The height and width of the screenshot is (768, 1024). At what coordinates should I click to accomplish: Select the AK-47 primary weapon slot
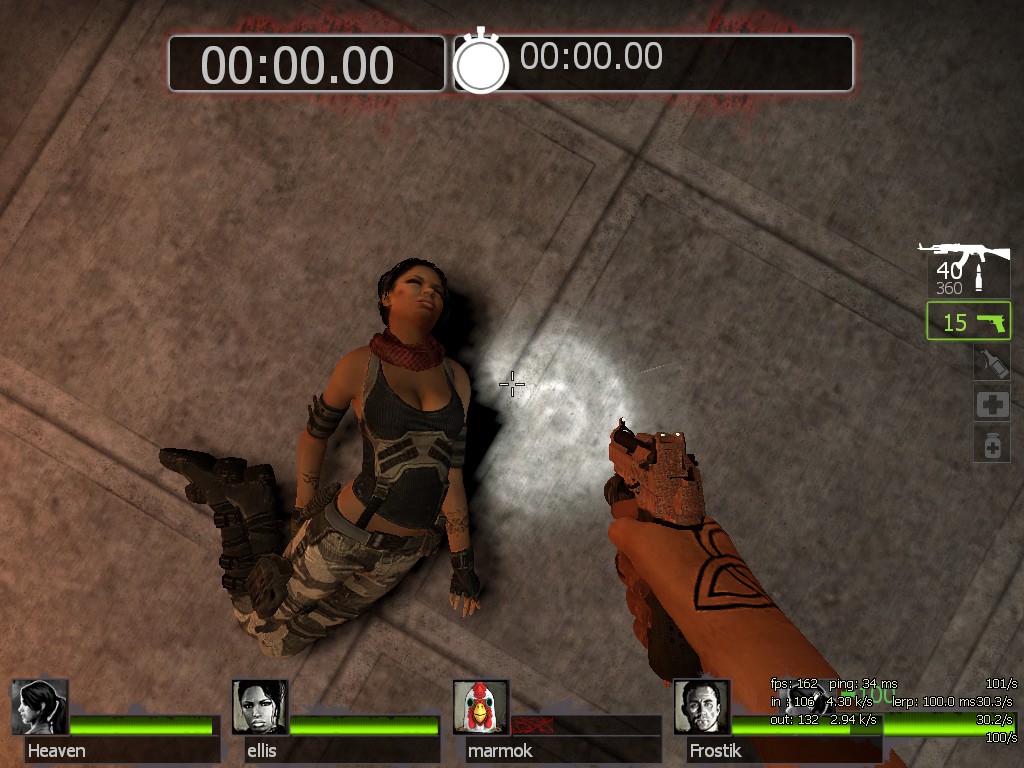[967, 269]
